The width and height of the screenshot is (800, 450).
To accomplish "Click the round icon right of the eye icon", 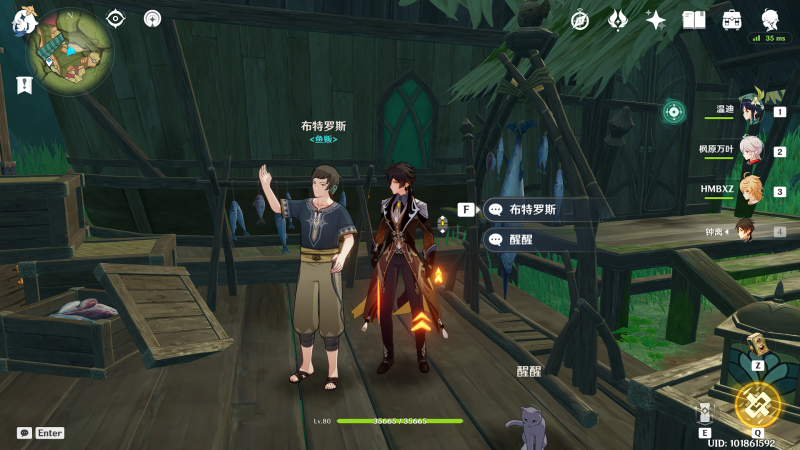I will click(x=152, y=18).
